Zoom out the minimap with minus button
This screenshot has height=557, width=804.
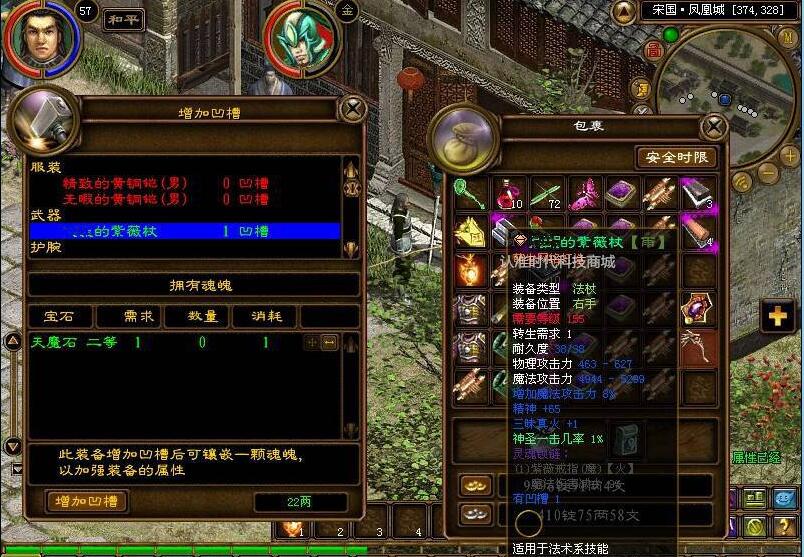(x=766, y=171)
